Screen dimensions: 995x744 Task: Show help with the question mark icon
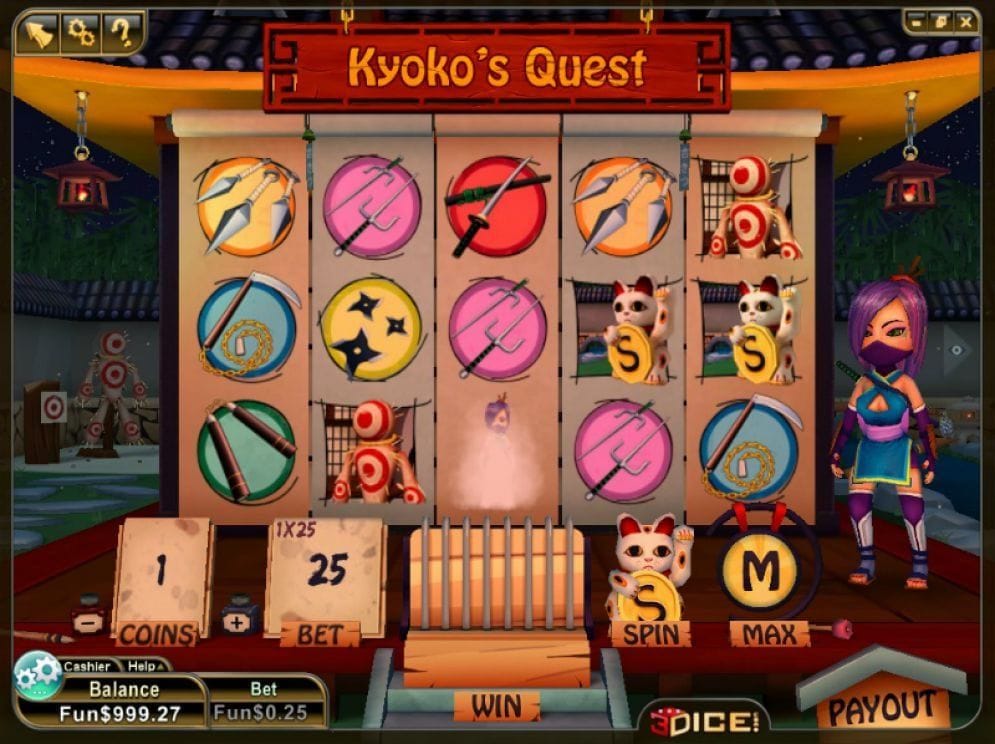[x=122, y=34]
